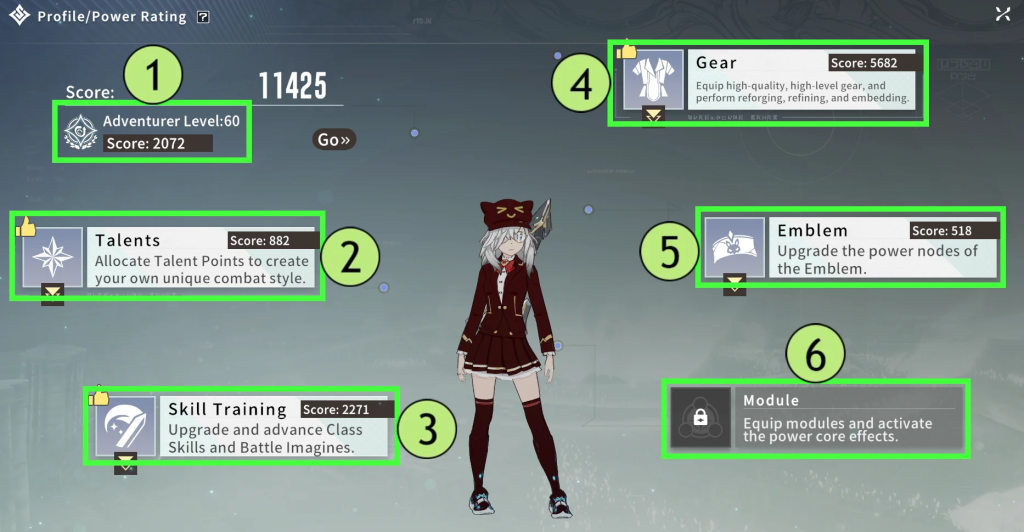Expand the arrow under the Gear icon
This screenshot has width=1024, height=532.
[x=653, y=116]
